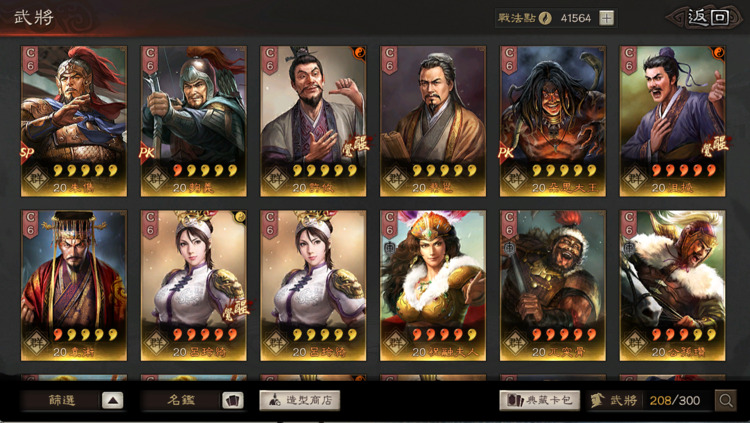Open the 名鑑 card catalogue
The image size is (750, 423).
(x=193, y=400)
